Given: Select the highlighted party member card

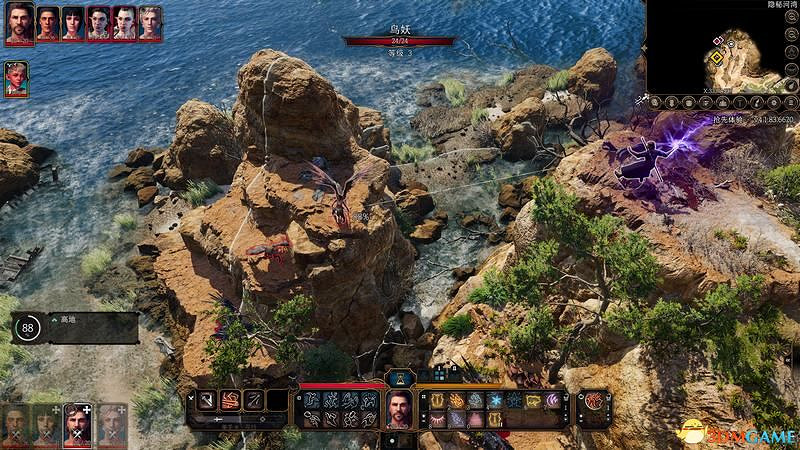Looking at the screenshot, I should (77, 425).
